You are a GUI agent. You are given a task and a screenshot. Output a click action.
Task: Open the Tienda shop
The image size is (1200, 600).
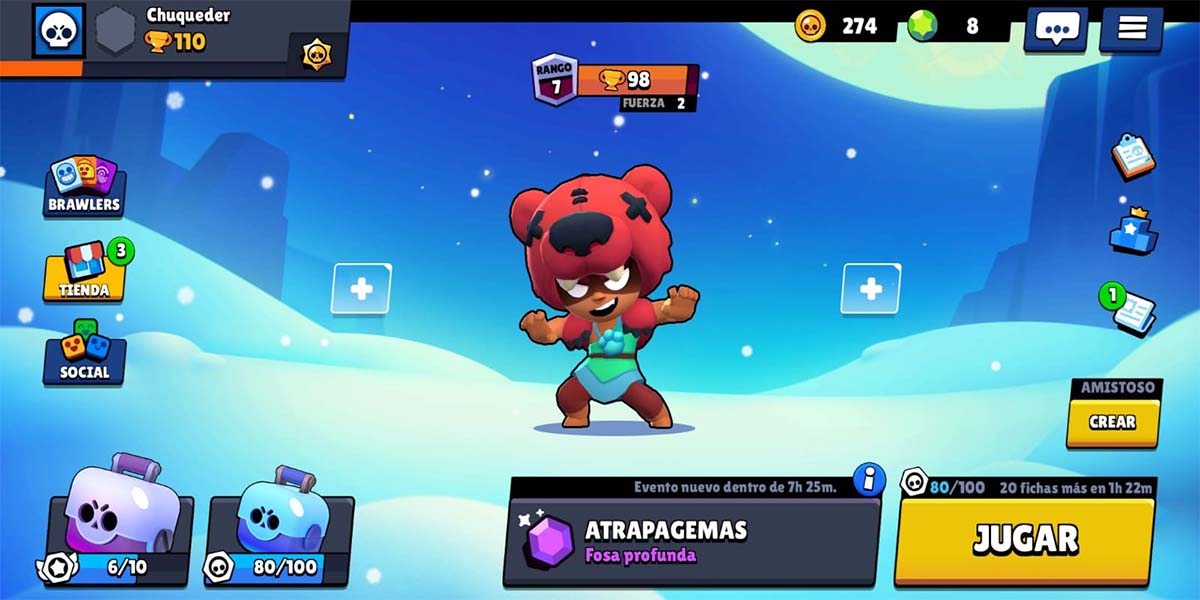pos(84,272)
